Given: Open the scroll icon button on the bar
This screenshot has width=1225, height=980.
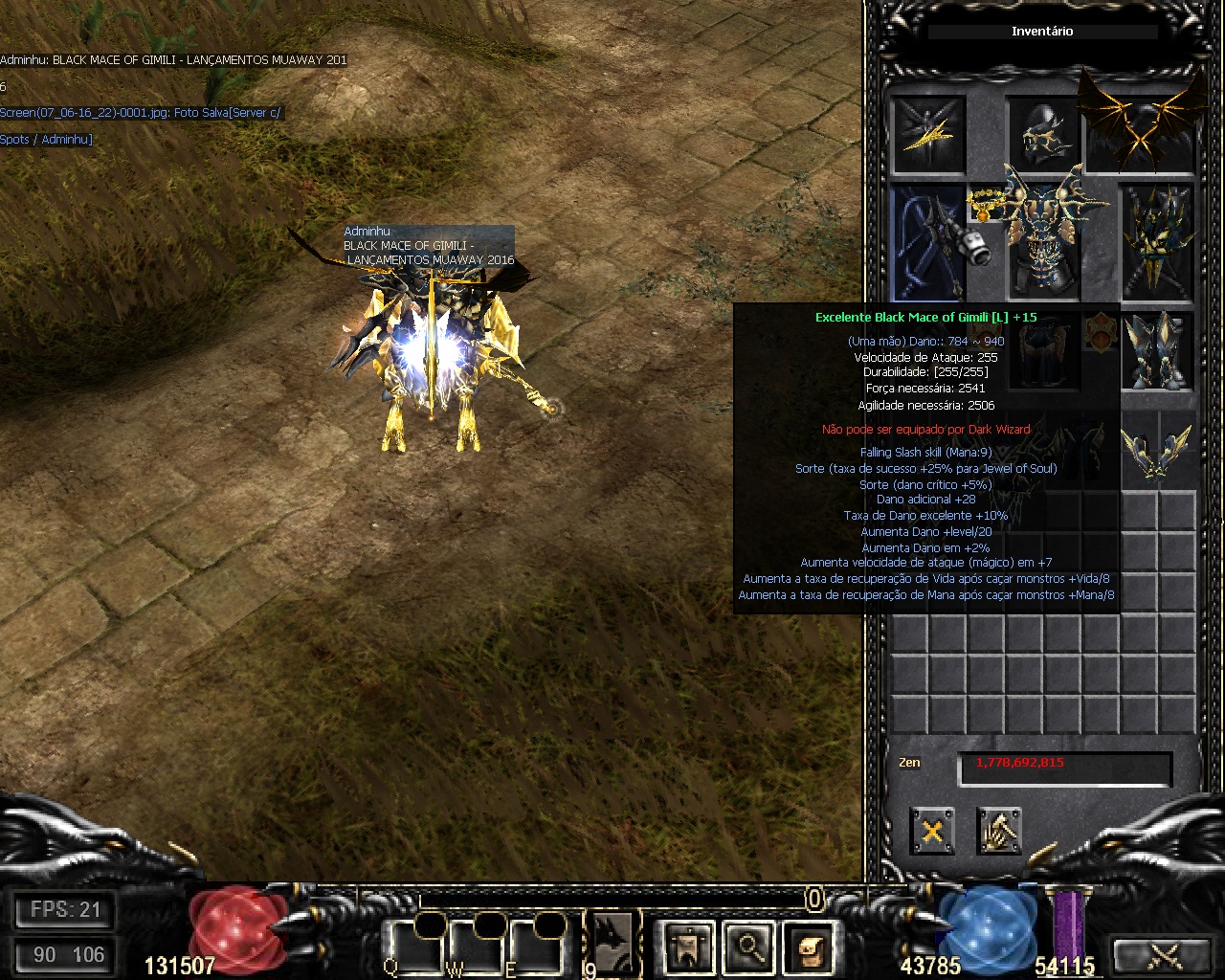Looking at the screenshot, I should 809,946.
